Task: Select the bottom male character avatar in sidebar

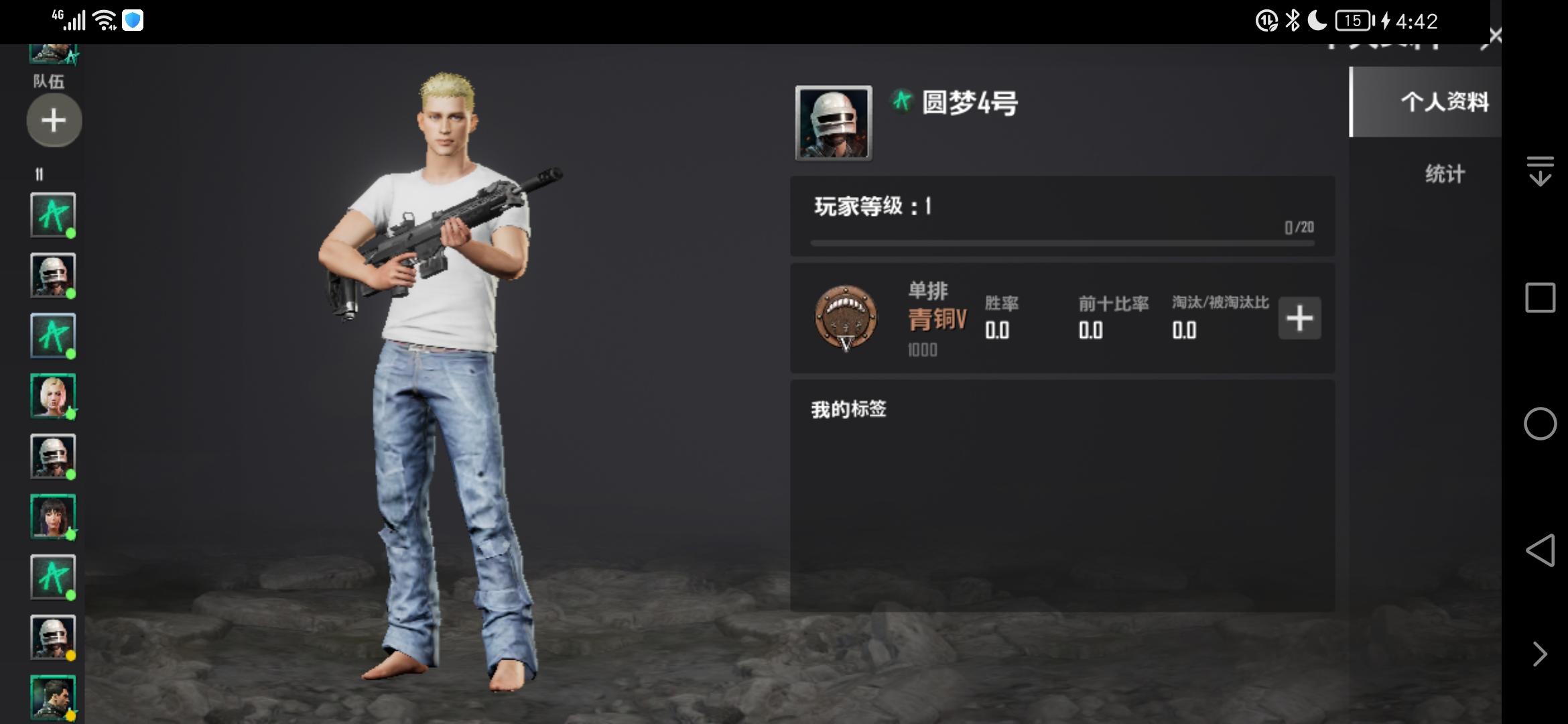Action: click(53, 697)
